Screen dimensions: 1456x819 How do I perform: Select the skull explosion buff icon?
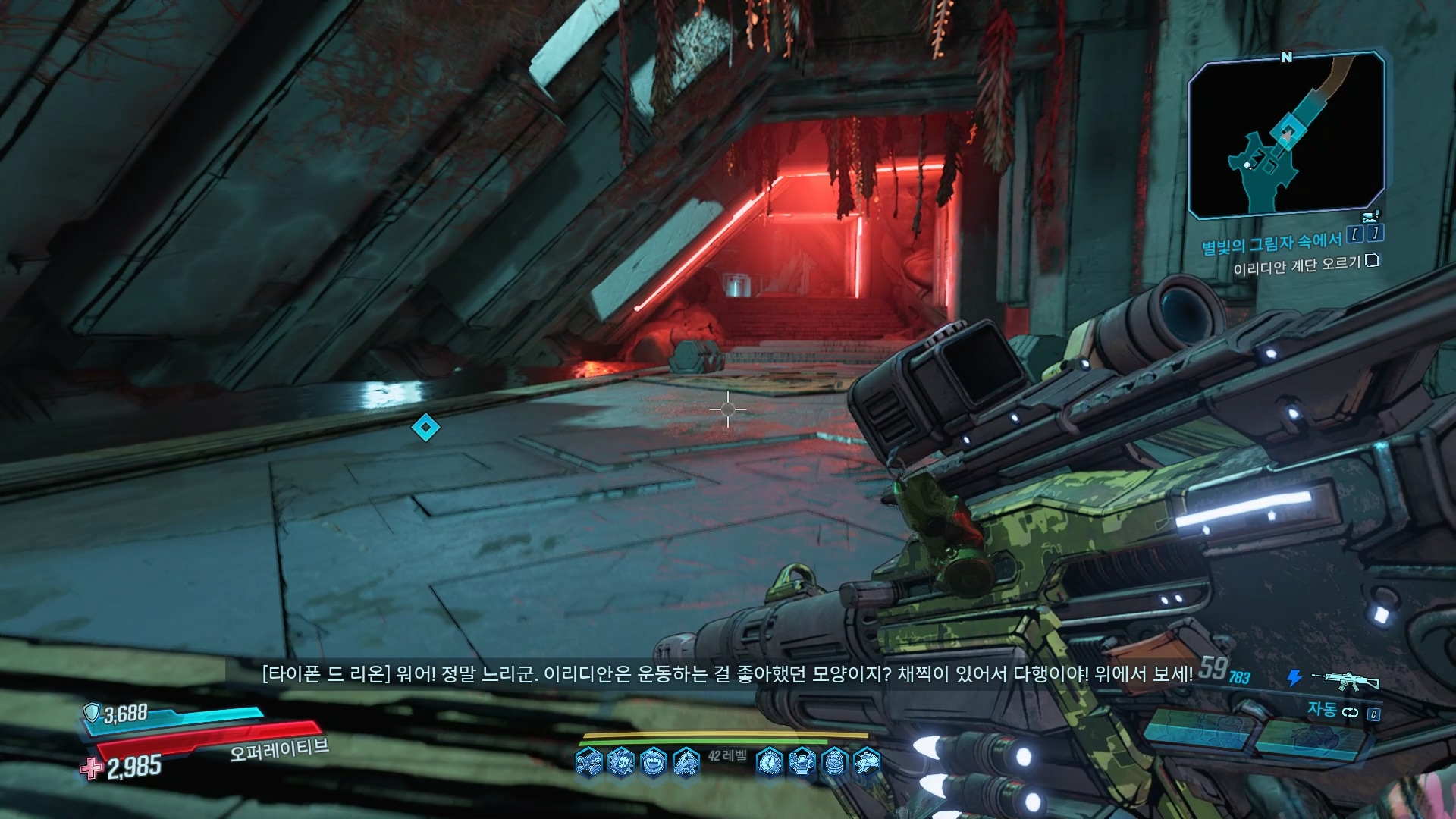[x=621, y=761]
